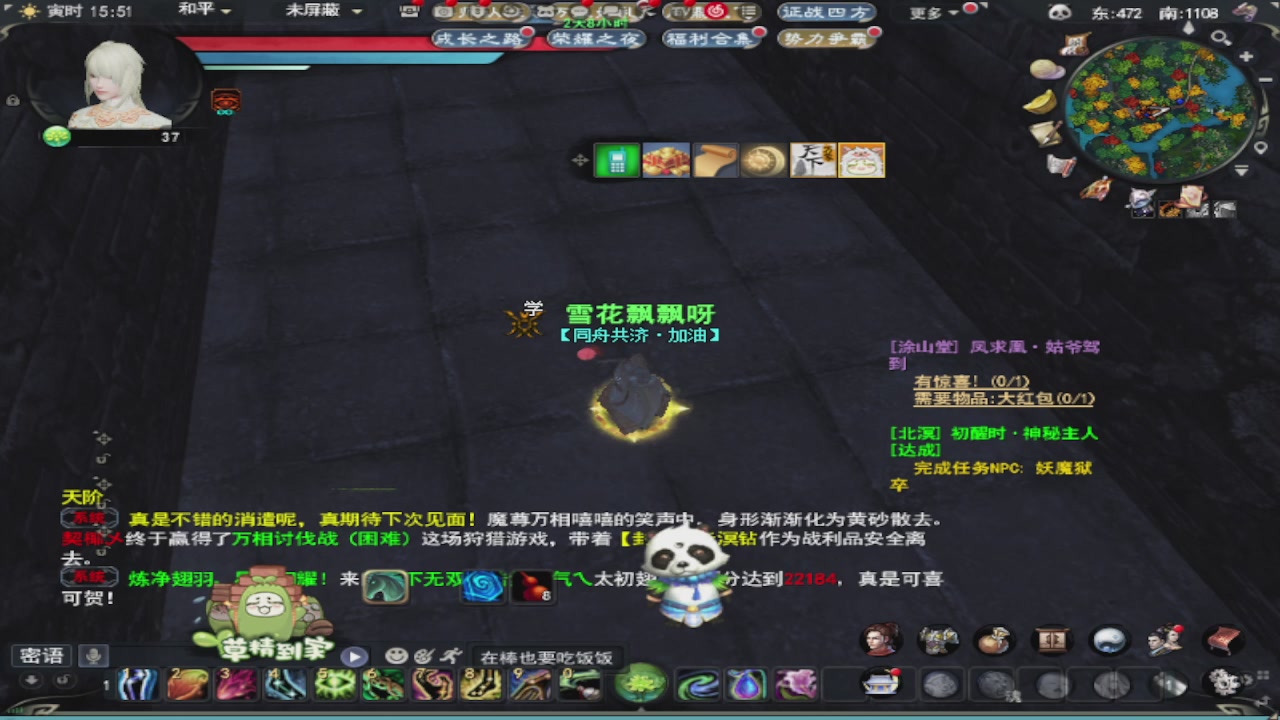Use the blue teapot quick item in hotbar
Viewport: 1280px width, 720px height.
(x=745, y=684)
